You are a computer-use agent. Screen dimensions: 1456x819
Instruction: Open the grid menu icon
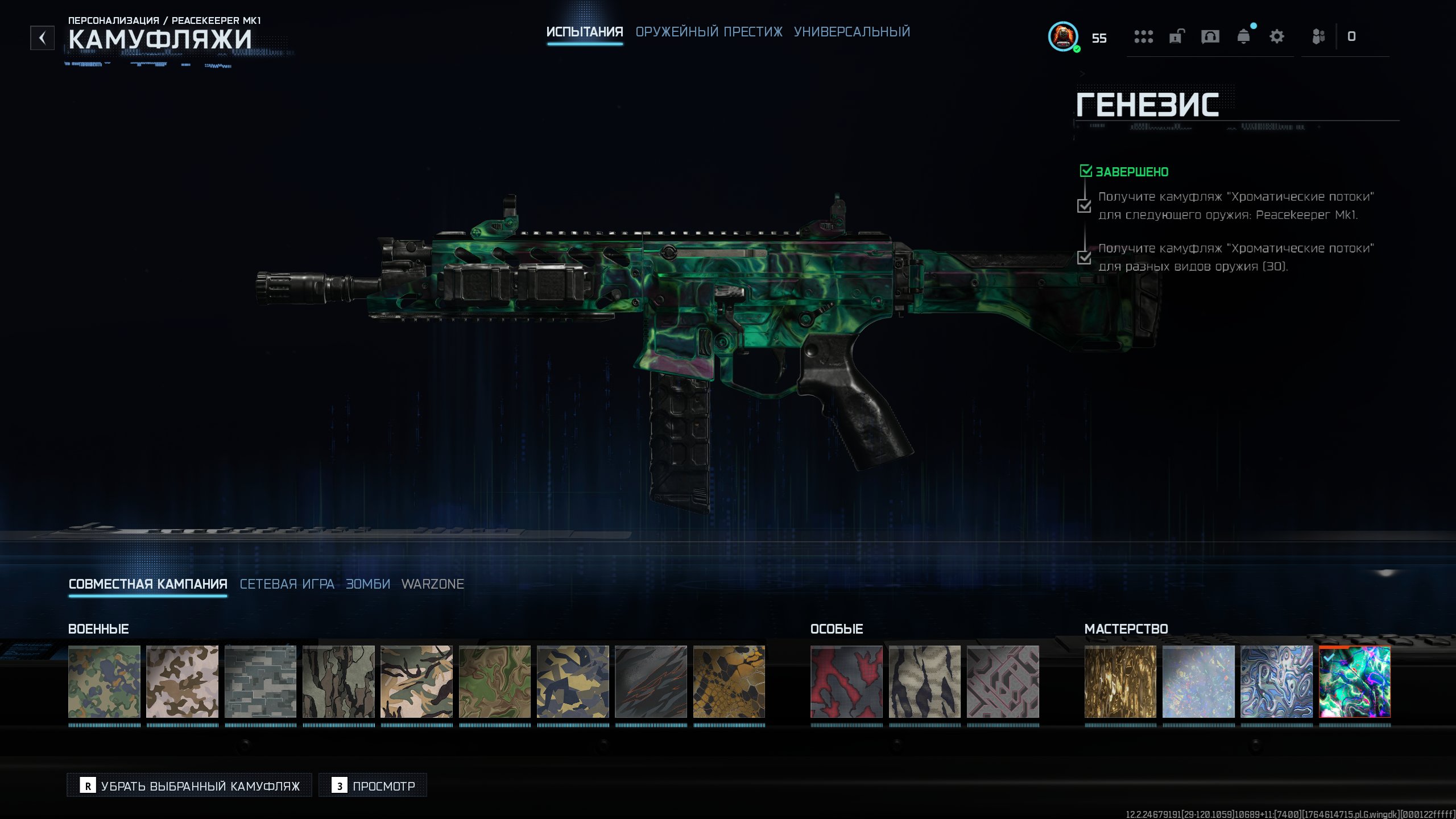point(1143,37)
